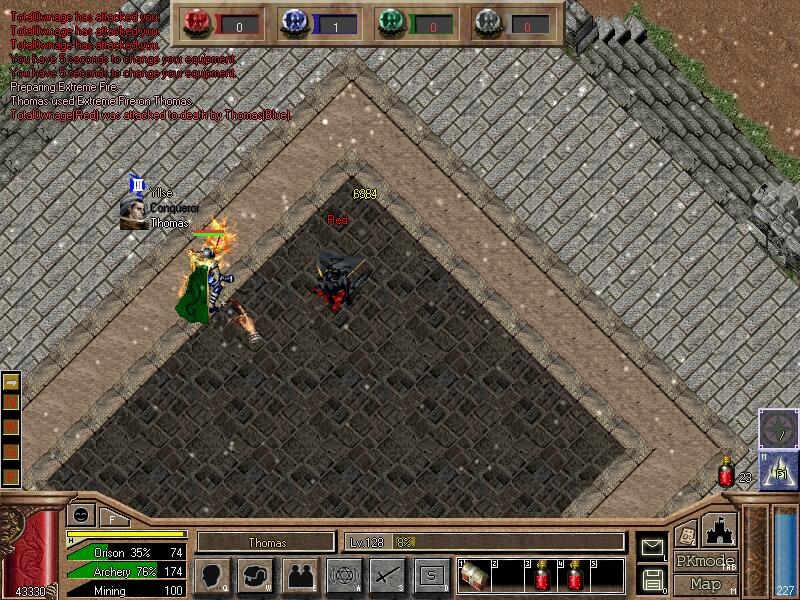The image size is (800, 600).
Task: Open the scroll parchment icon beside the castle
Action: pos(686,533)
